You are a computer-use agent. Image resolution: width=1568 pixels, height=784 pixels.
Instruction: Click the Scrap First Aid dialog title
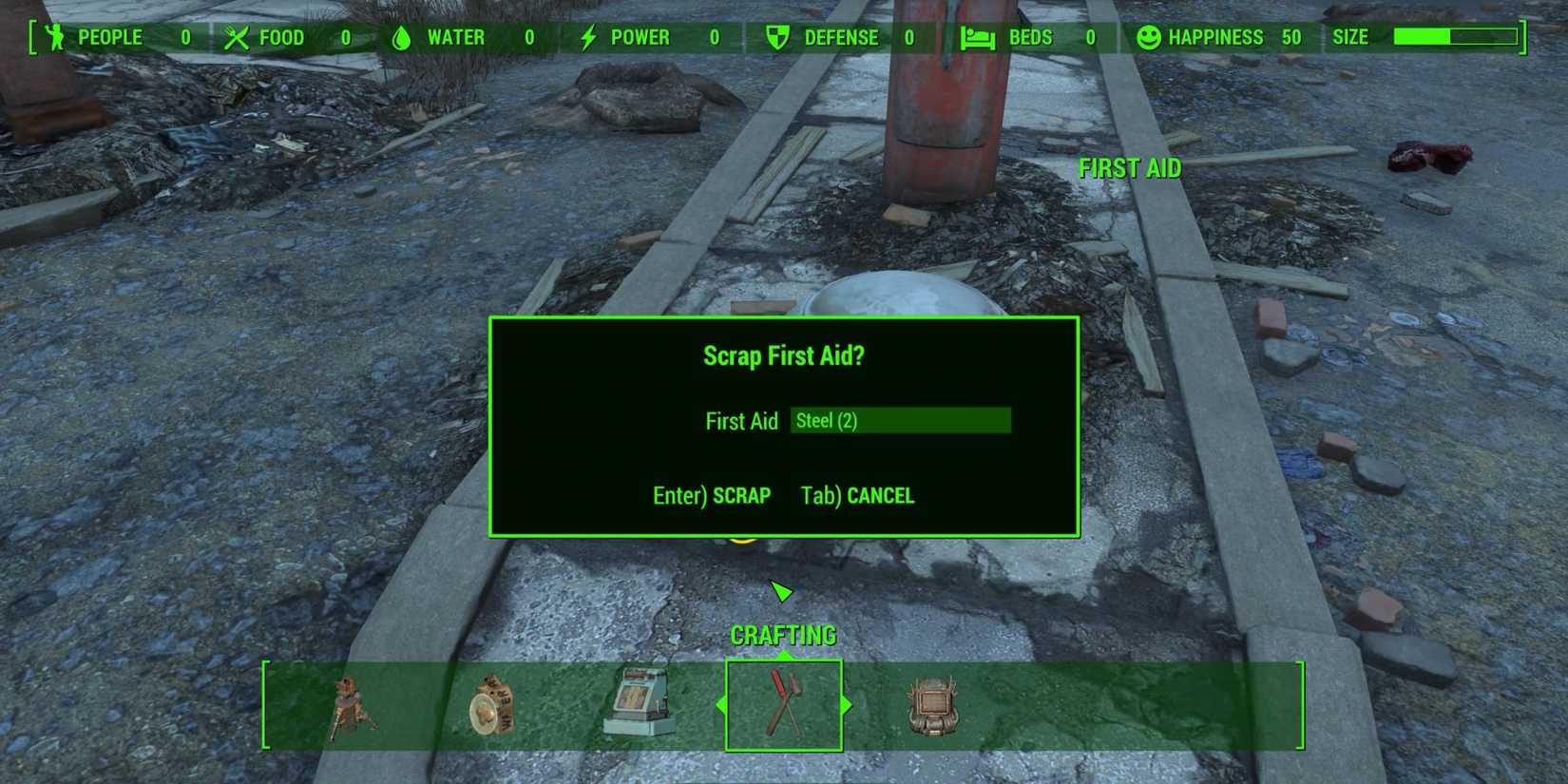(783, 355)
